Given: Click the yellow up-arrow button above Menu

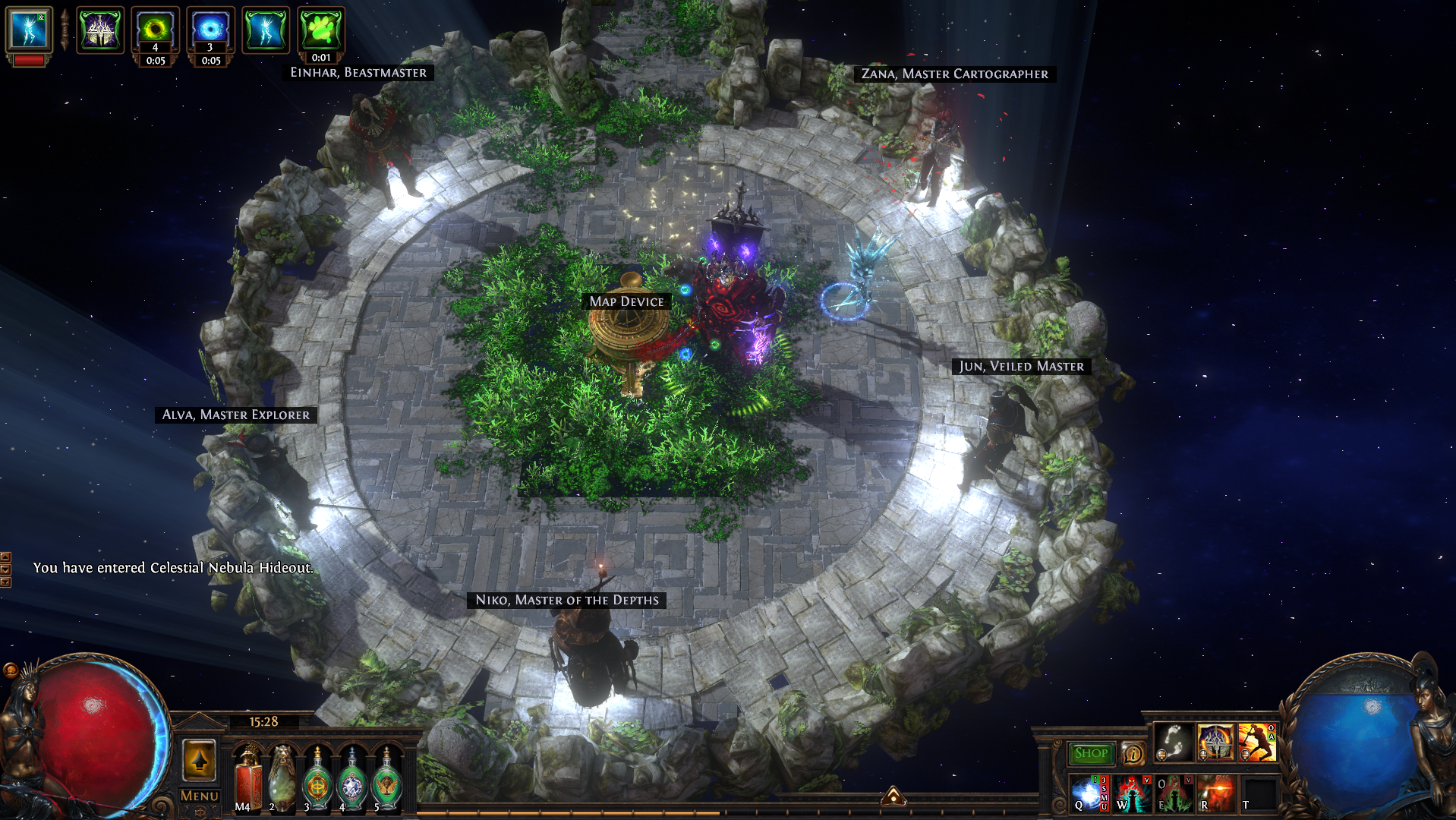Looking at the screenshot, I should pos(200,759).
